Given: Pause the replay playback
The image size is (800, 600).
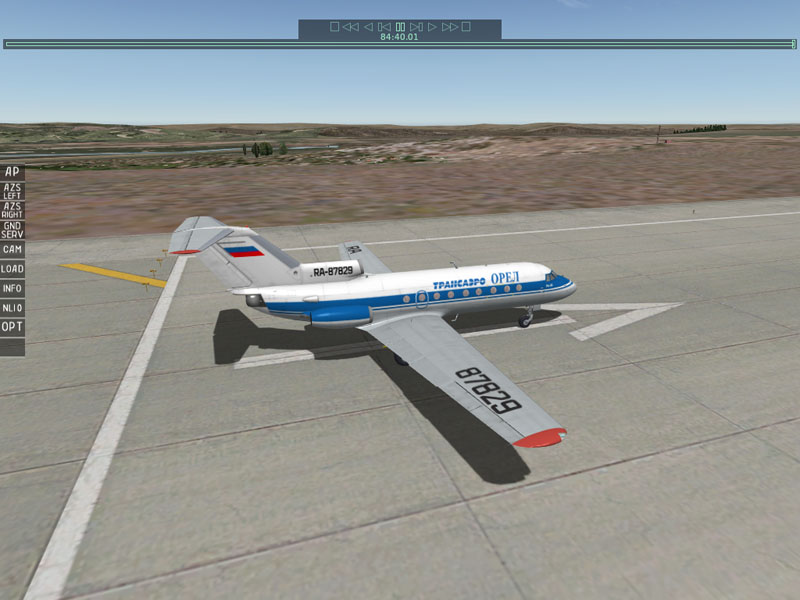Looking at the screenshot, I should click(400, 27).
